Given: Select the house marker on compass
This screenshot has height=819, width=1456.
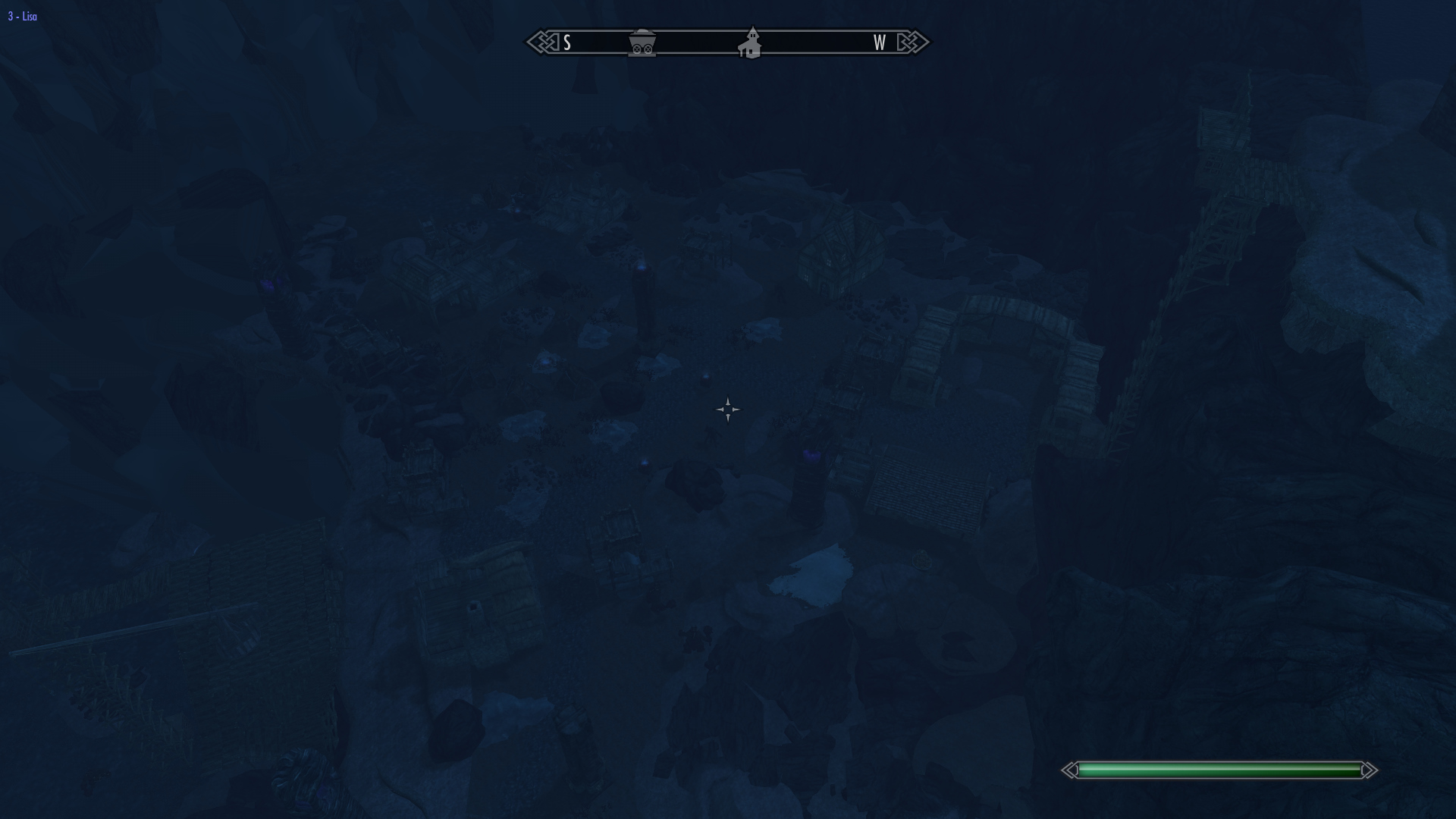Looking at the screenshot, I should click(x=751, y=43).
